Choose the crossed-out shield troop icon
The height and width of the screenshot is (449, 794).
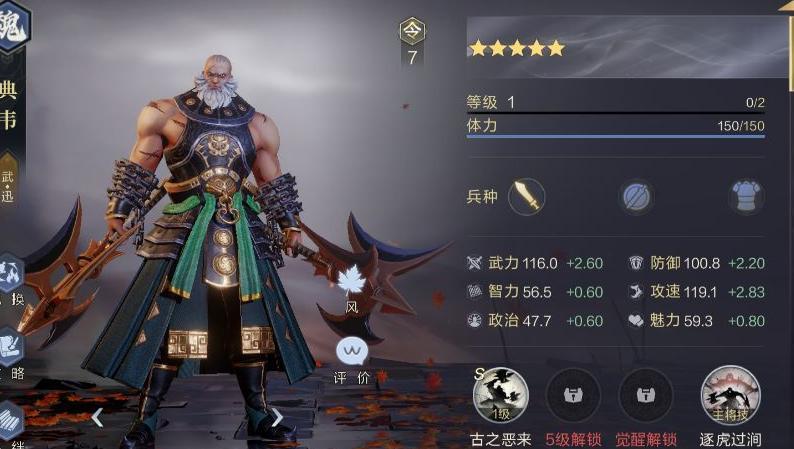click(x=635, y=196)
